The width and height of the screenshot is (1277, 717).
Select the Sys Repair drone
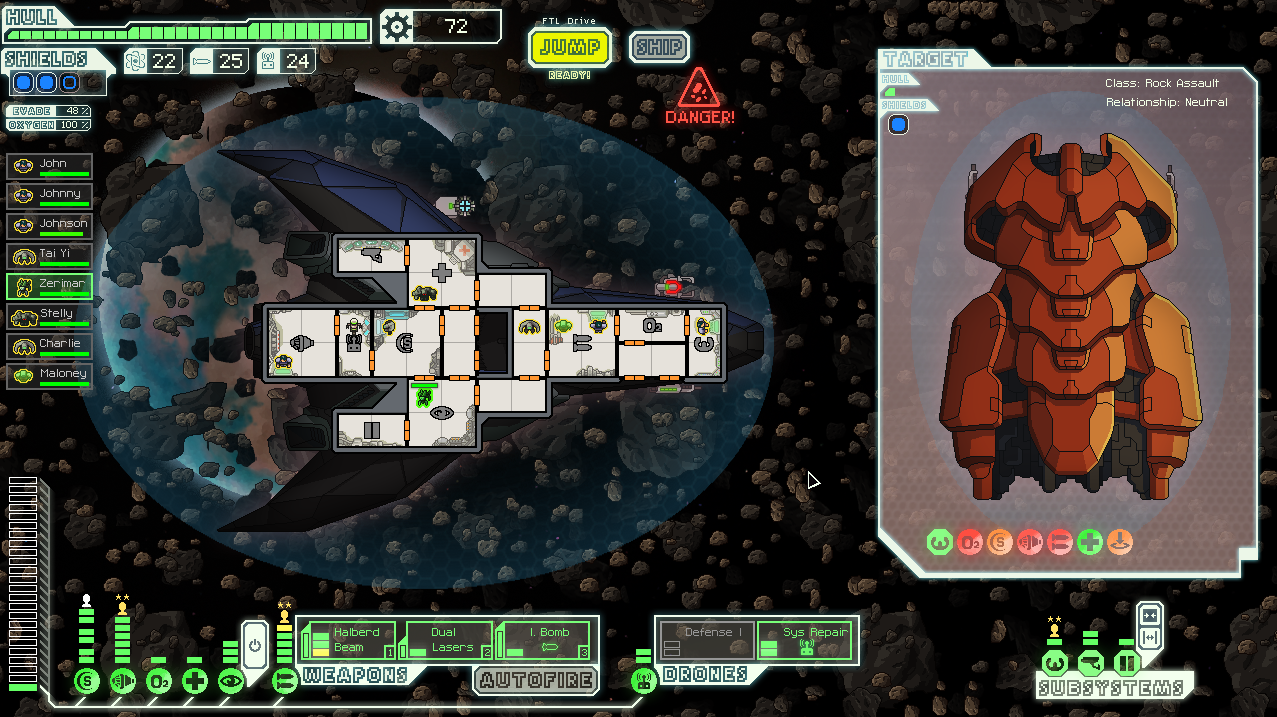pos(805,640)
